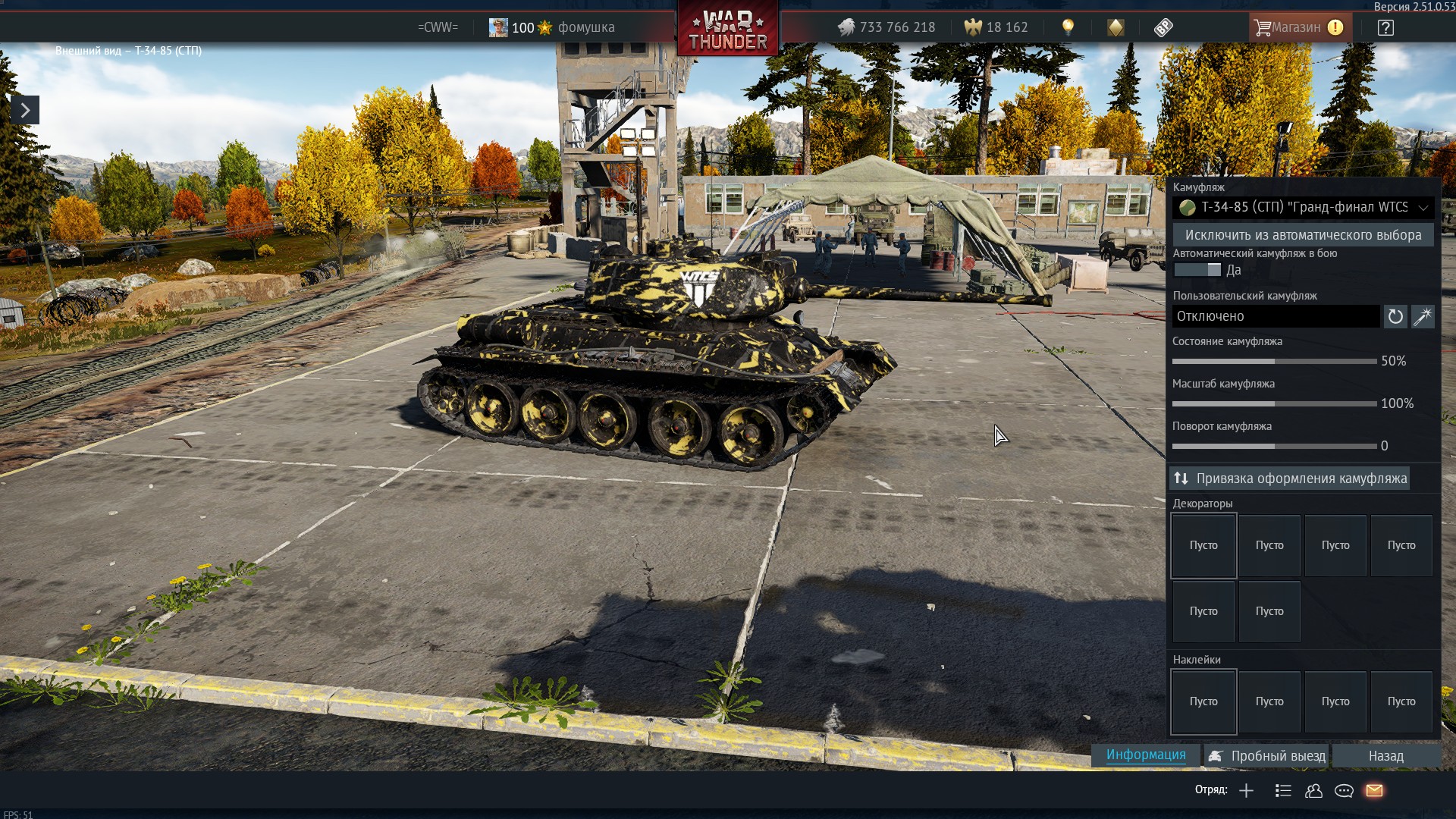
Task: Open the War Thunder logo menu
Action: 727,29
